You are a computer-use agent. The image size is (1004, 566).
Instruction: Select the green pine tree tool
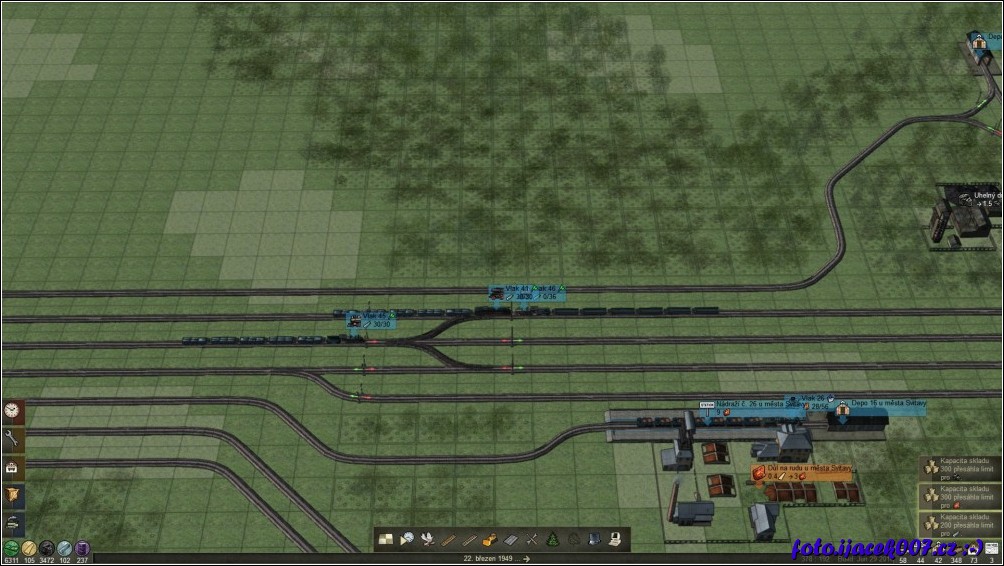553,540
